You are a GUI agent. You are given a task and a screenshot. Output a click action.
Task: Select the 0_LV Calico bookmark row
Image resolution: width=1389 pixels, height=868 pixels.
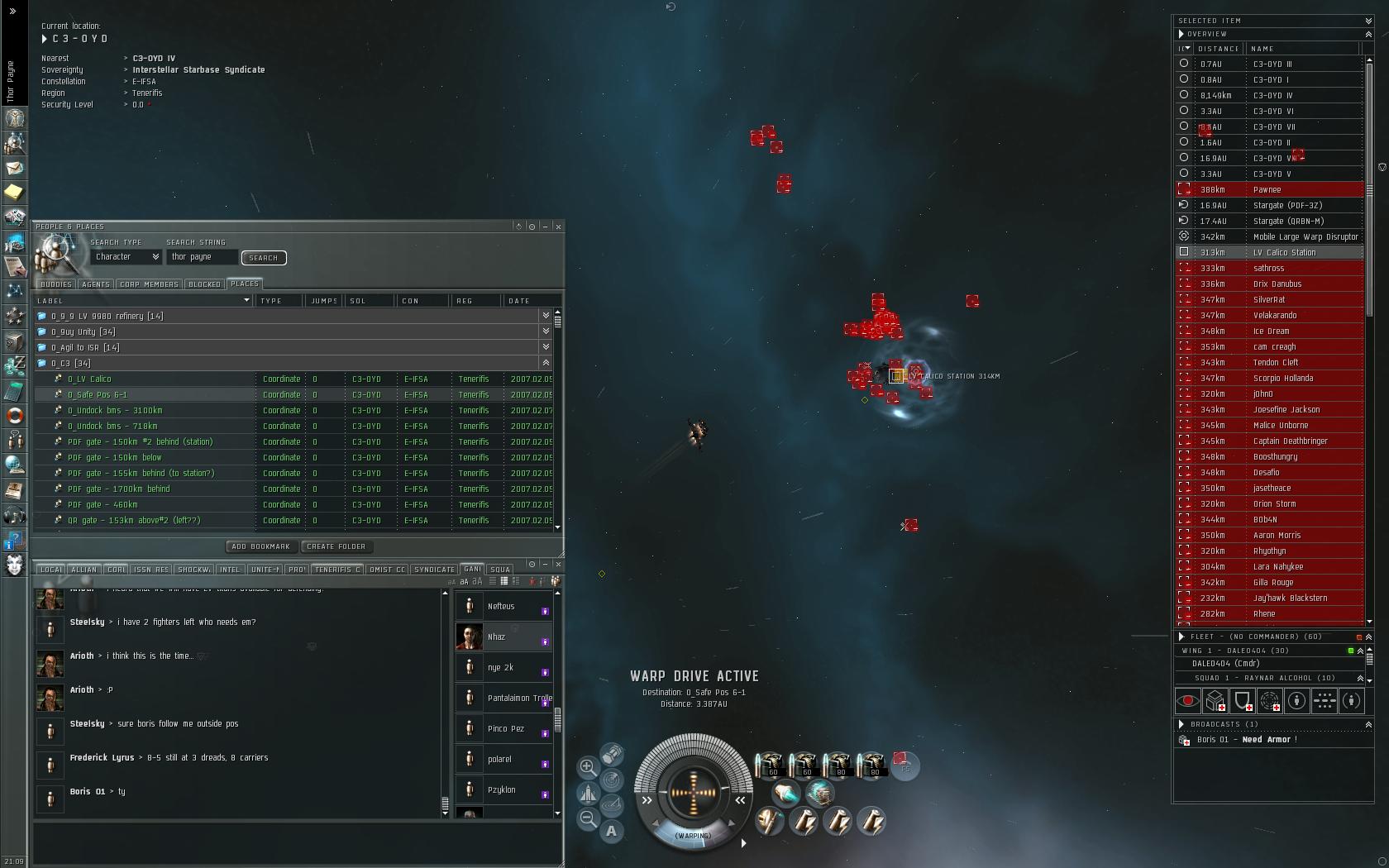(89, 379)
